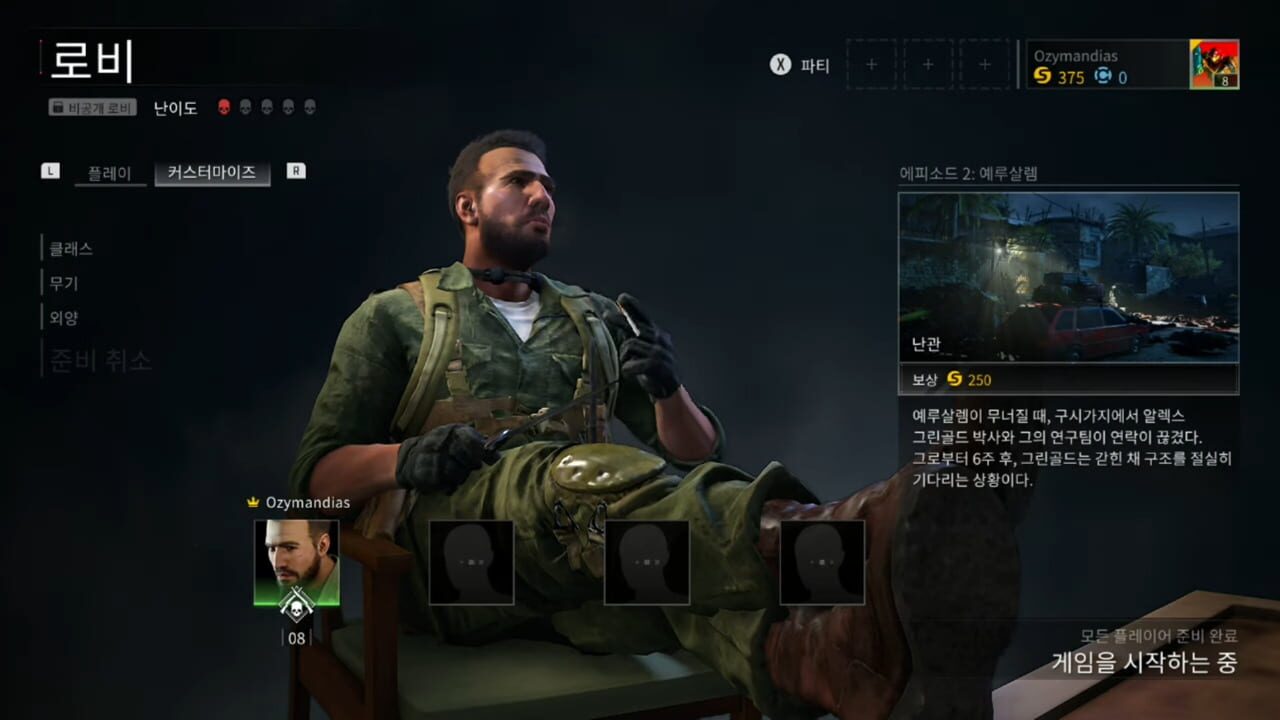Click the crown icon beside Ozymandias name
Viewport: 1280px width, 720px height.
255,503
